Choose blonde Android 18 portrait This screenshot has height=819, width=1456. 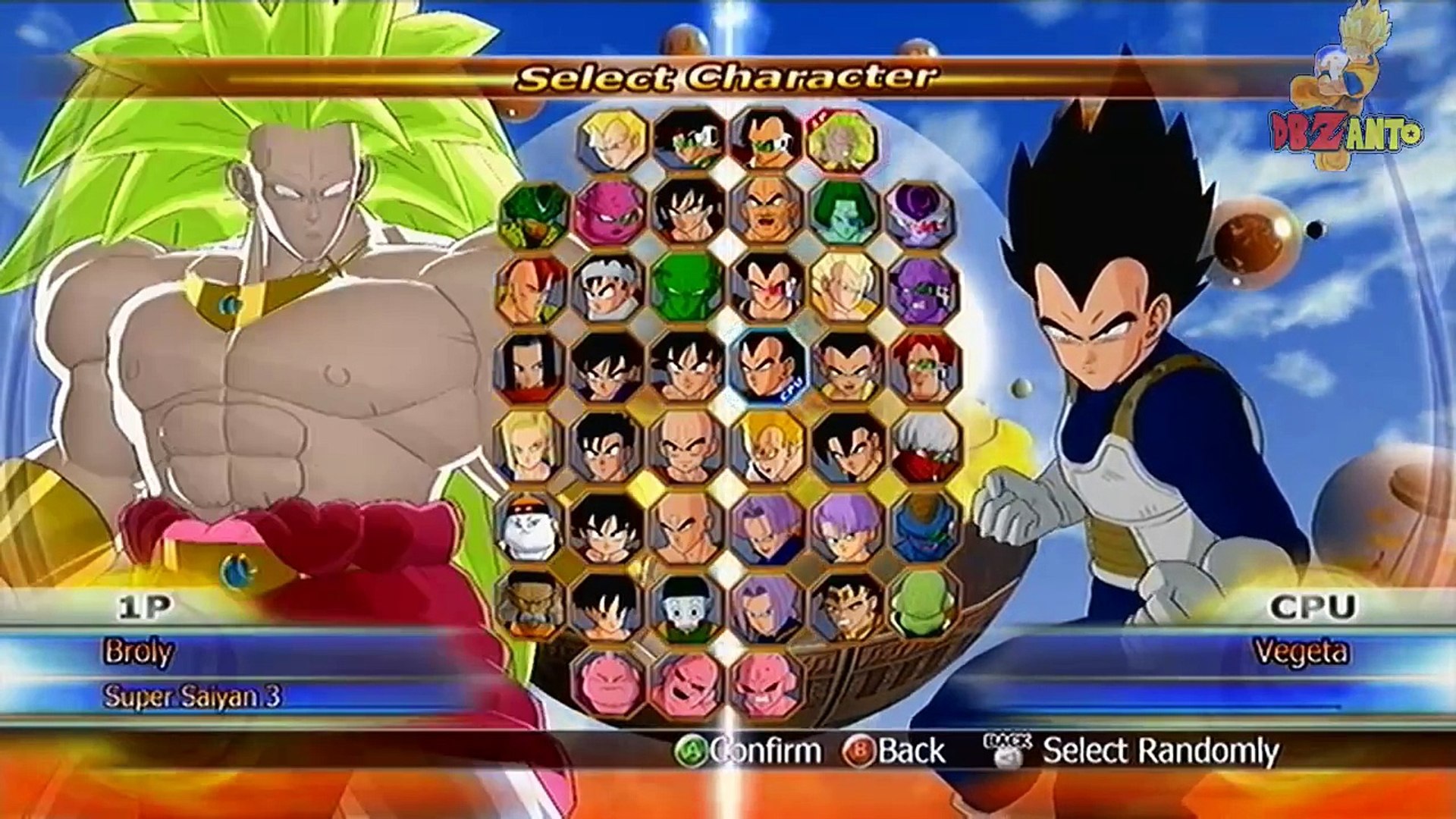click(x=529, y=447)
